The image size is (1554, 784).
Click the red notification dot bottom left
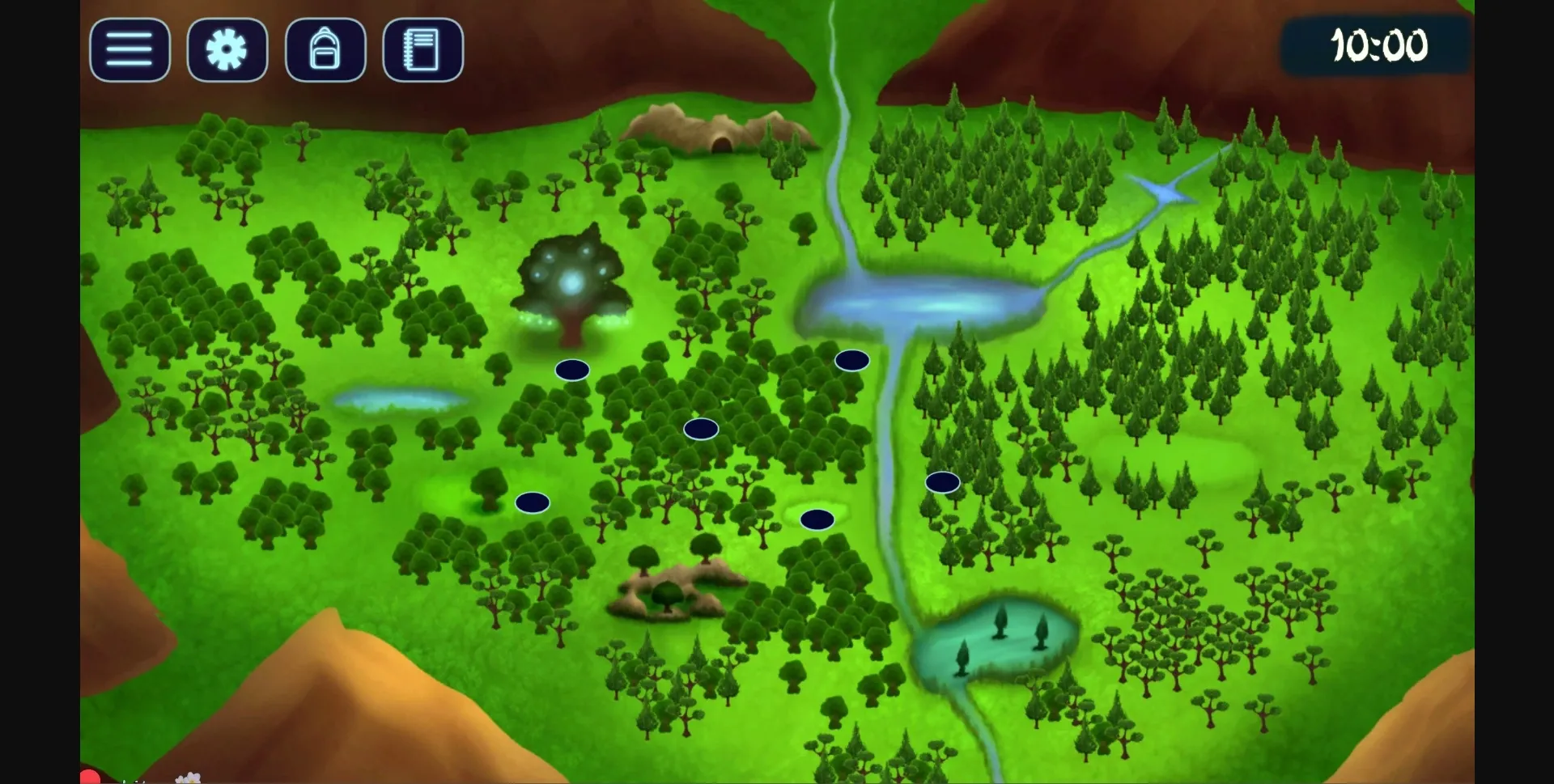click(90, 778)
